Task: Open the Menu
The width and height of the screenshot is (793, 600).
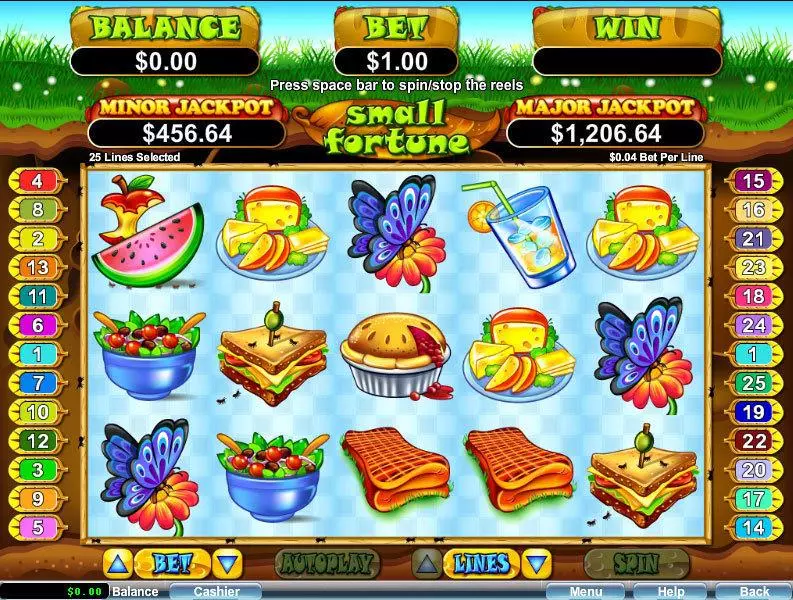Action: (586, 591)
